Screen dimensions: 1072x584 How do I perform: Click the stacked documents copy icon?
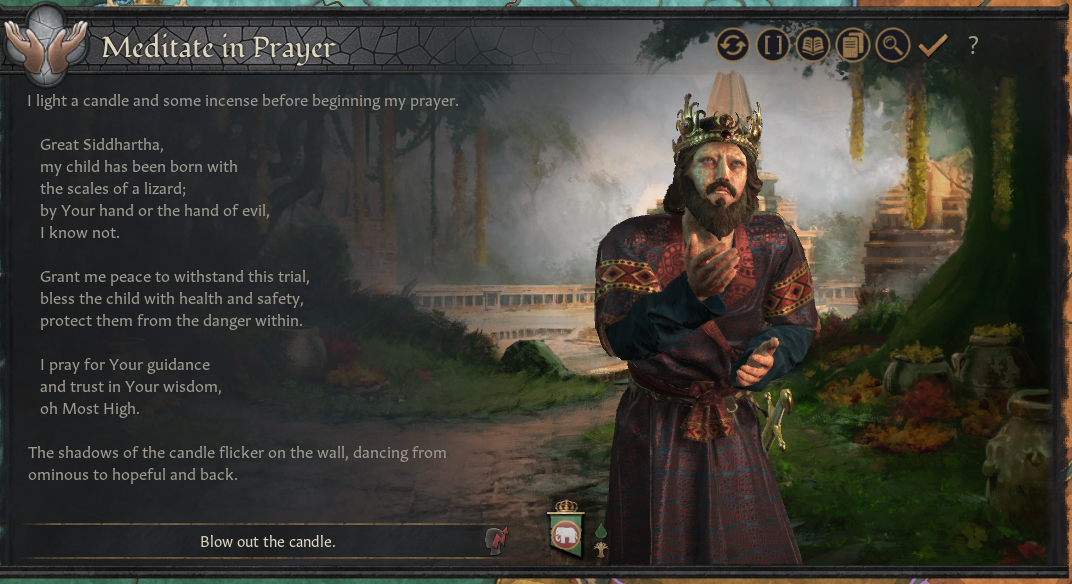click(x=853, y=45)
